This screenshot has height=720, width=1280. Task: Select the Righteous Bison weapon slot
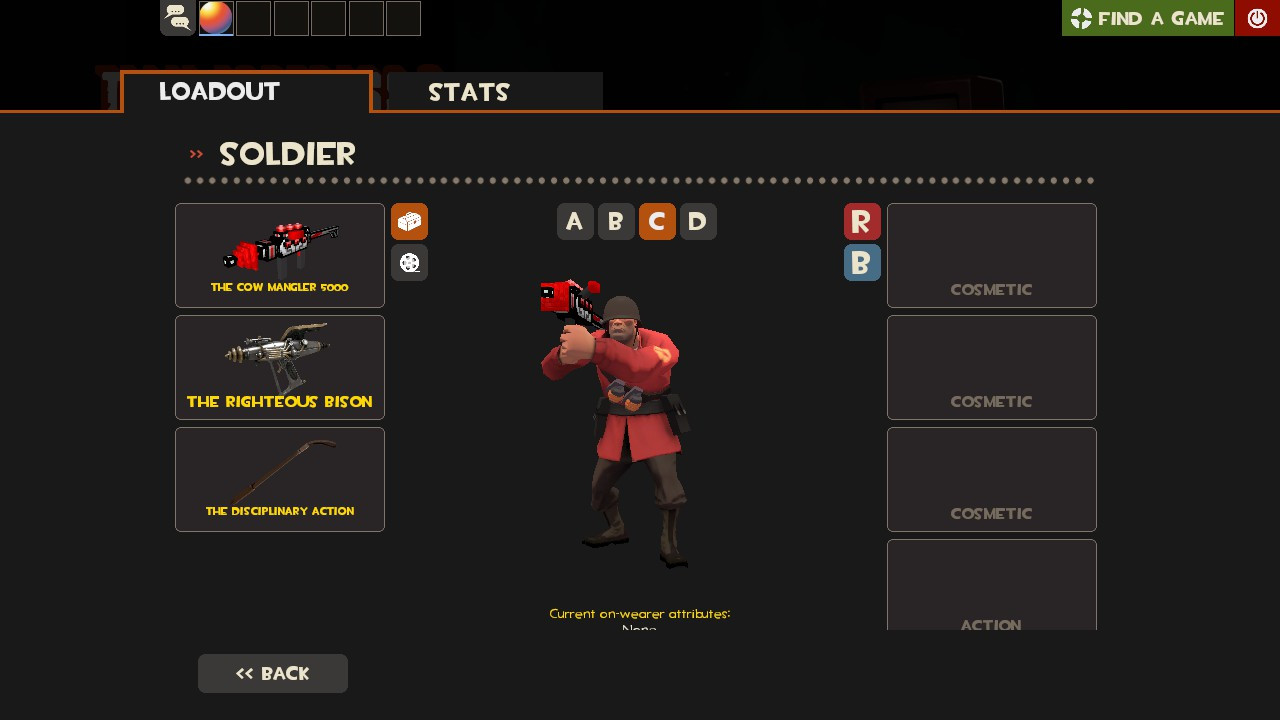pos(280,367)
